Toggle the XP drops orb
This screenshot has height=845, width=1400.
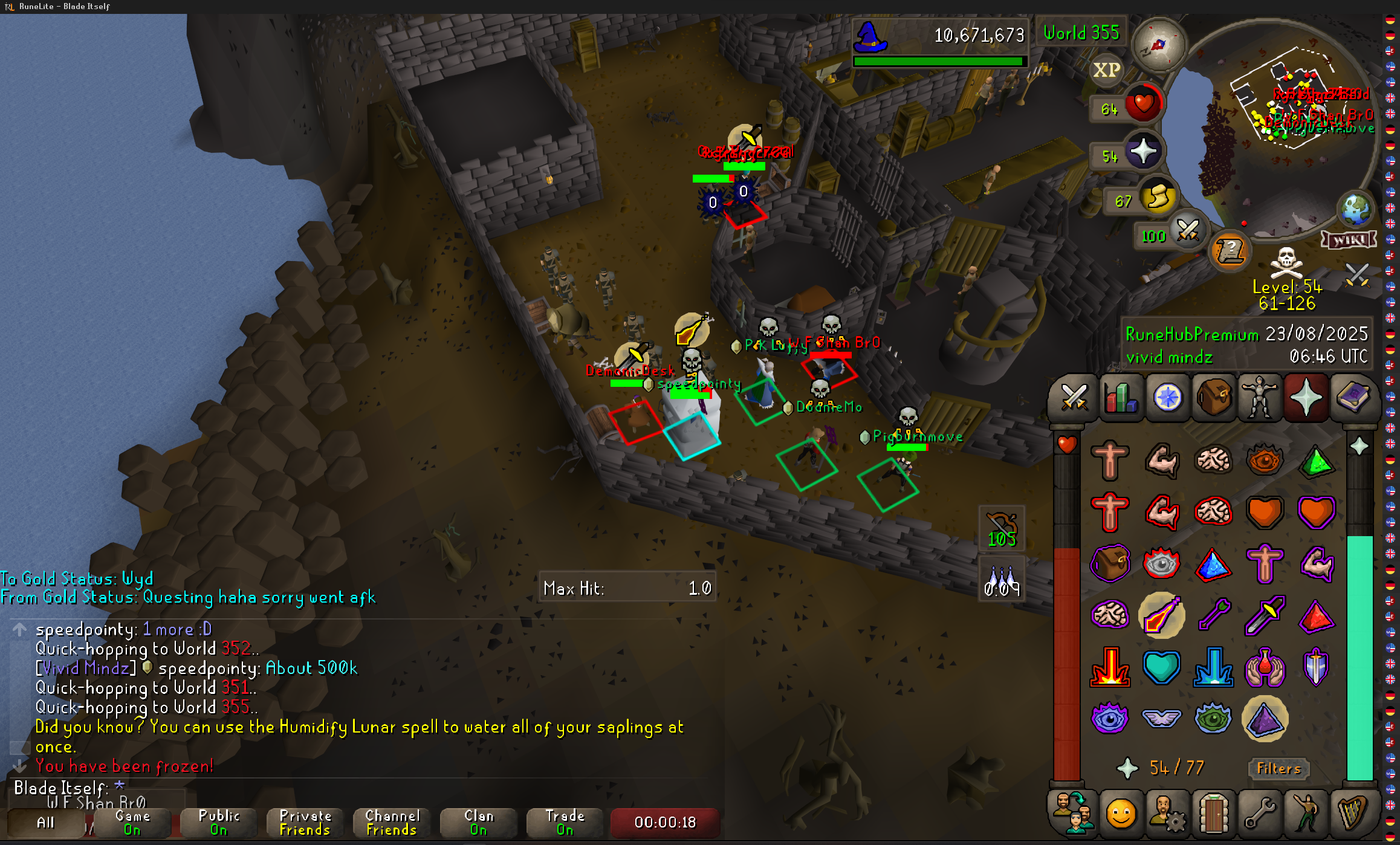coord(1106,70)
